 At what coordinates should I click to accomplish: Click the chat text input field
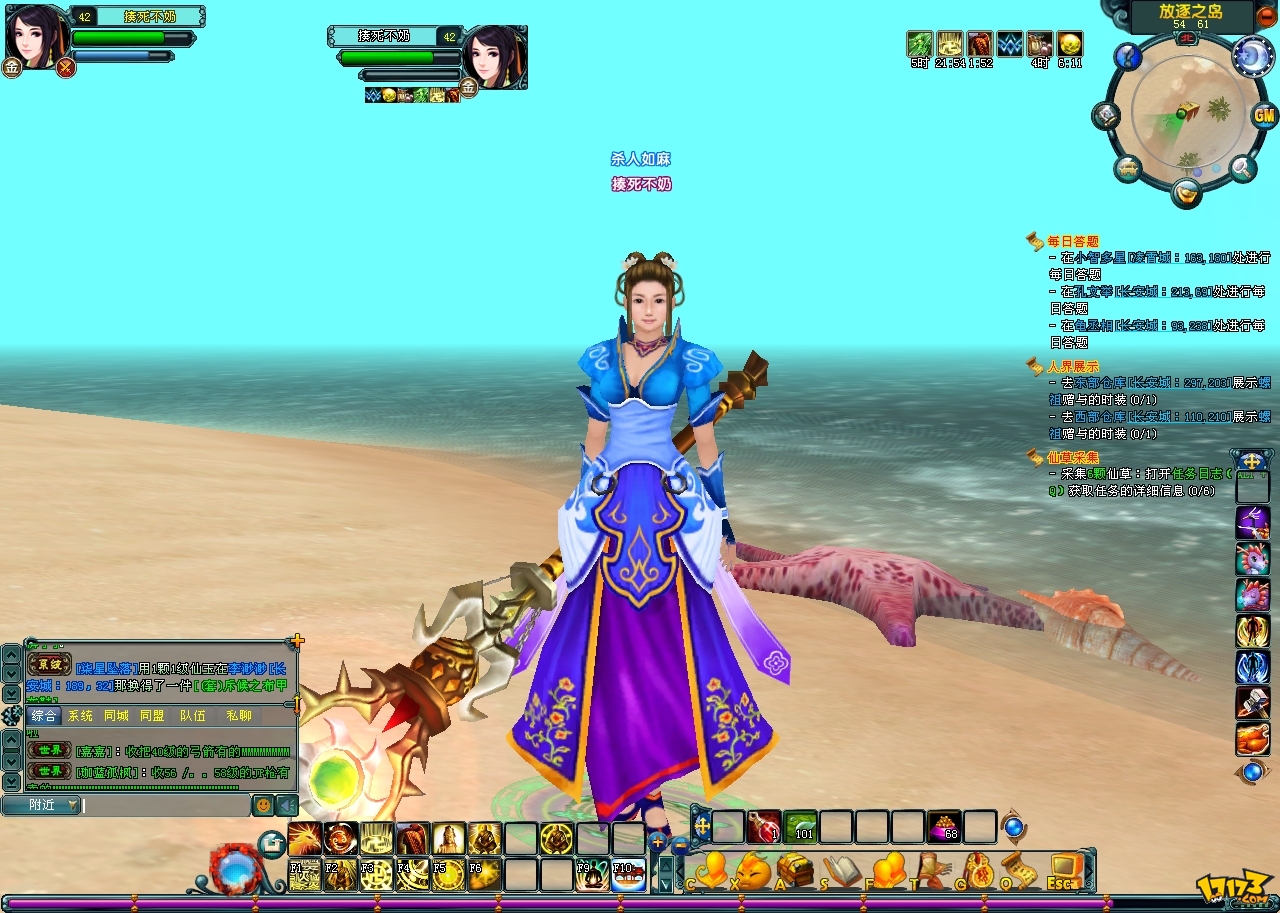(x=165, y=805)
